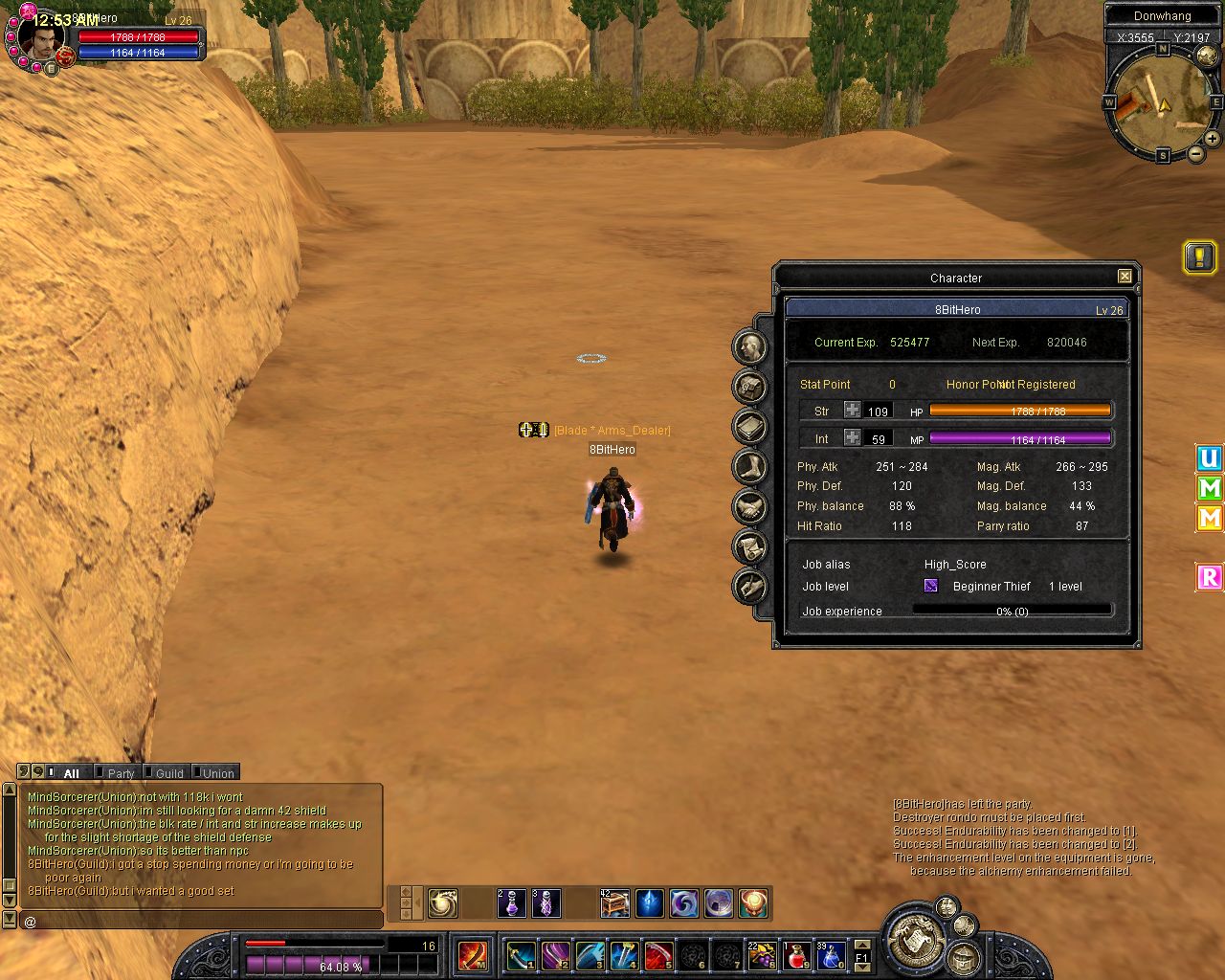Increase the Int stat with plus button
Viewport: 1225px width, 980px height.
tap(852, 438)
